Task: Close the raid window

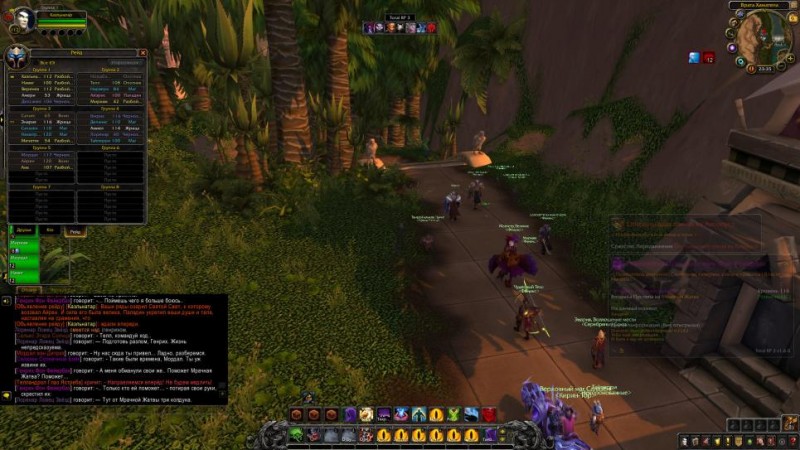Action: point(142,53)
